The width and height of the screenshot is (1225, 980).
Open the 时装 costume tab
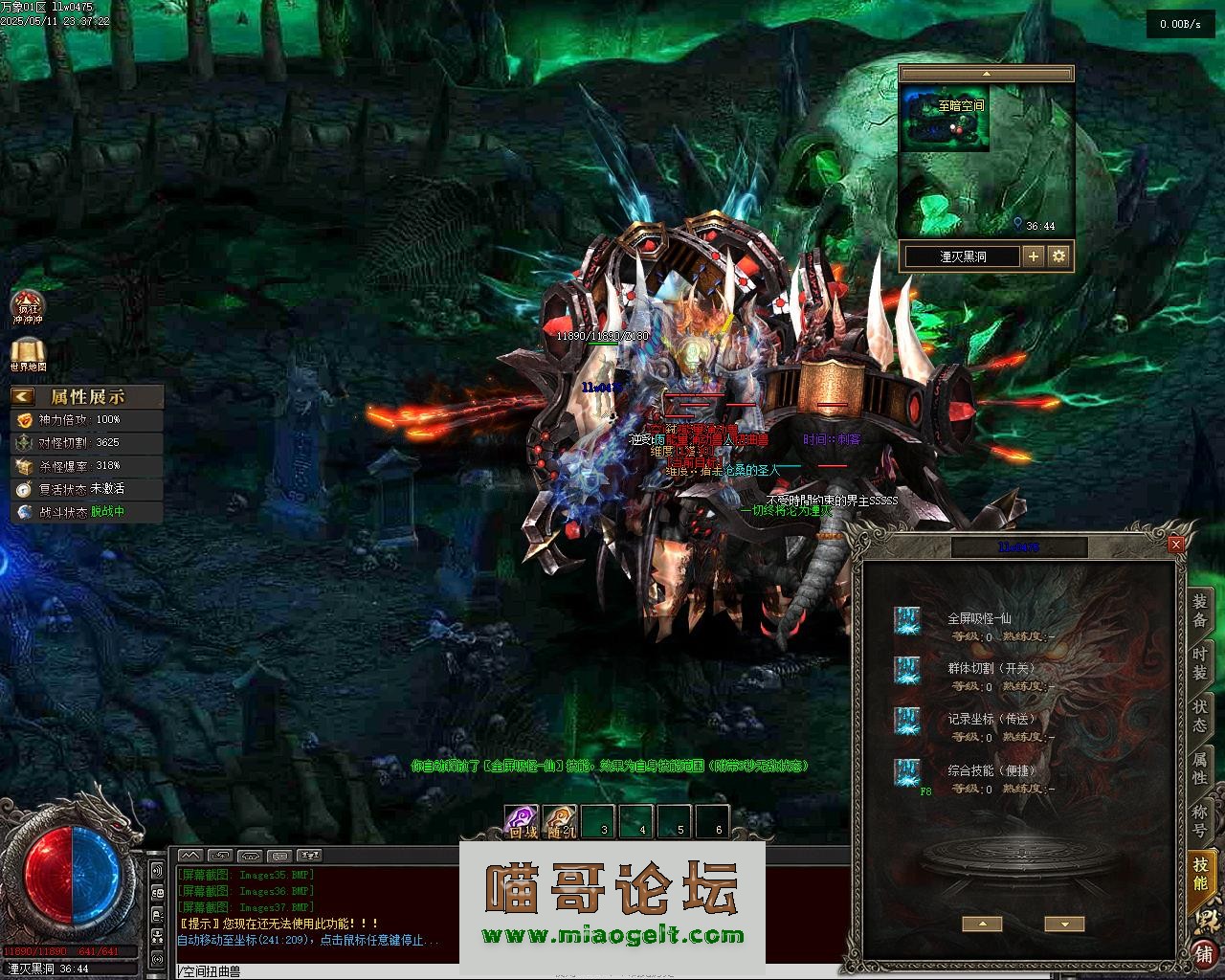1199,663
